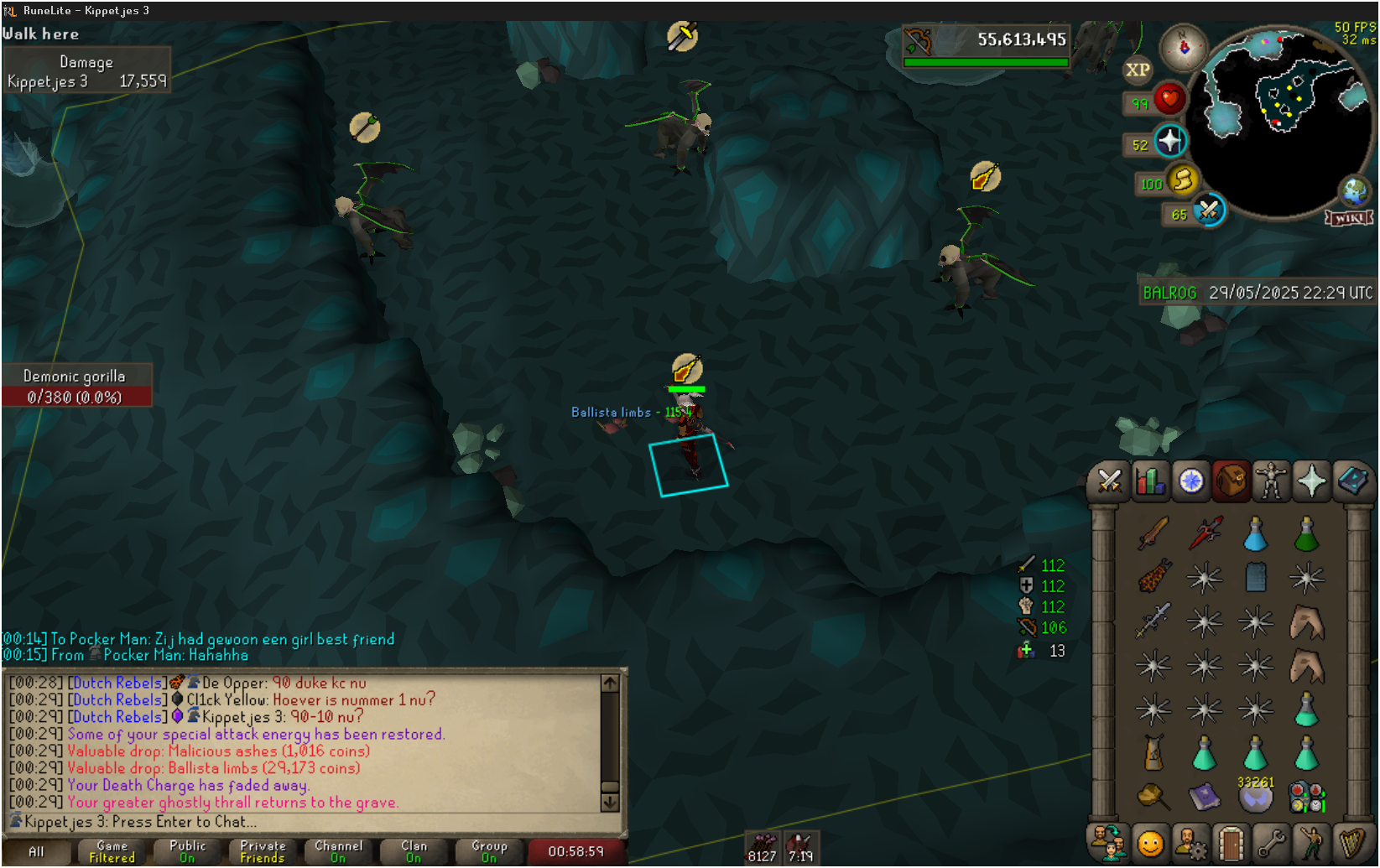Open the world map globe

tap(1354, 191)
